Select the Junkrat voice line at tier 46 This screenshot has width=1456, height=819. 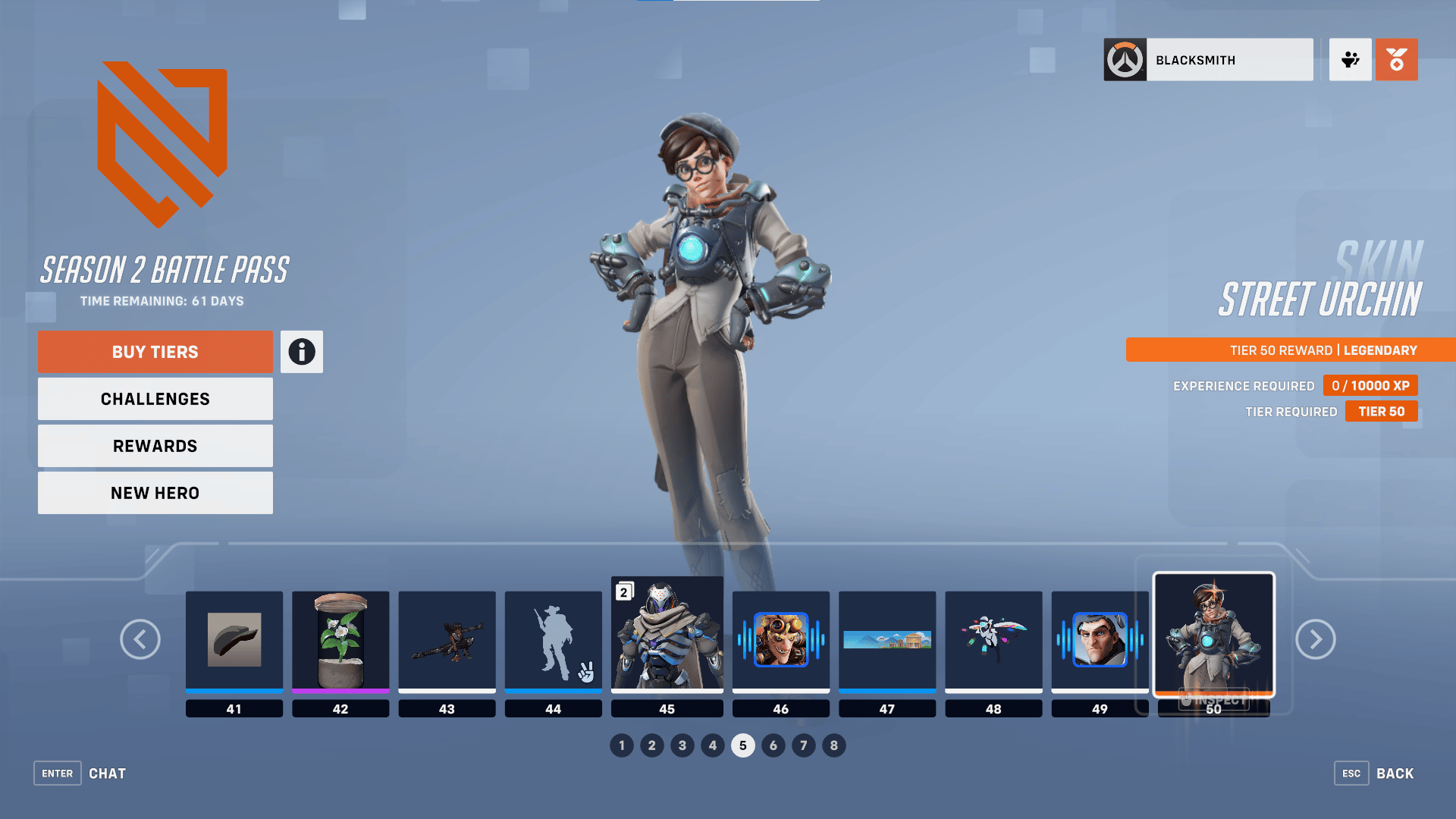click(x=780, y=641)
